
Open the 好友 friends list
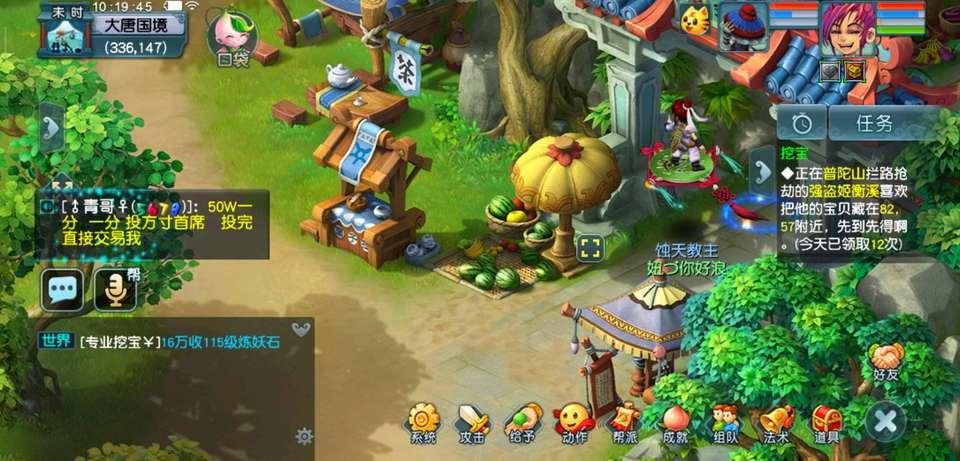pyautogui.click(x=886, y=358)
